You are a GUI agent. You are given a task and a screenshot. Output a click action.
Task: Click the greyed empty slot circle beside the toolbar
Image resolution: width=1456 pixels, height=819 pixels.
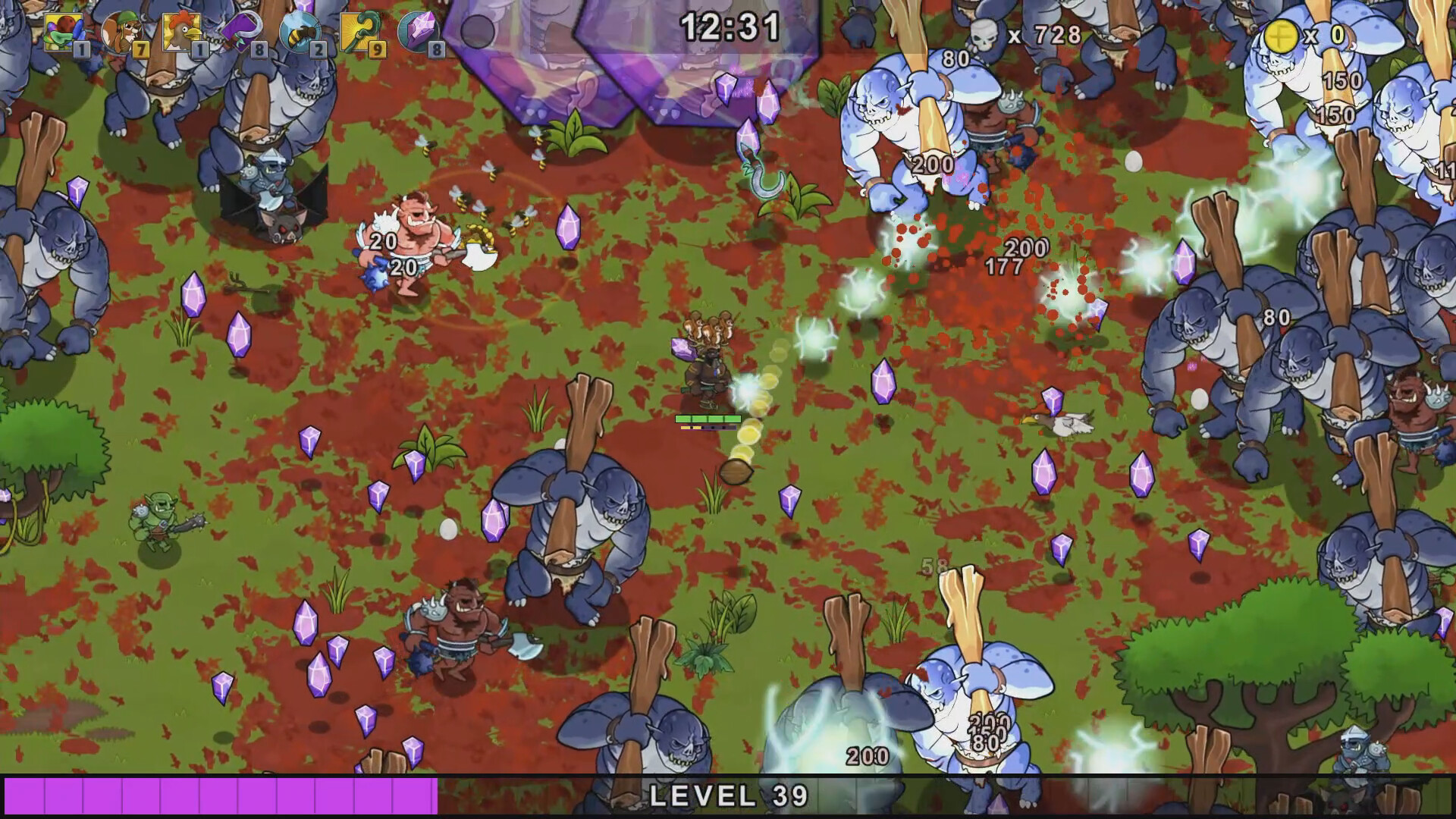[479, 32]
